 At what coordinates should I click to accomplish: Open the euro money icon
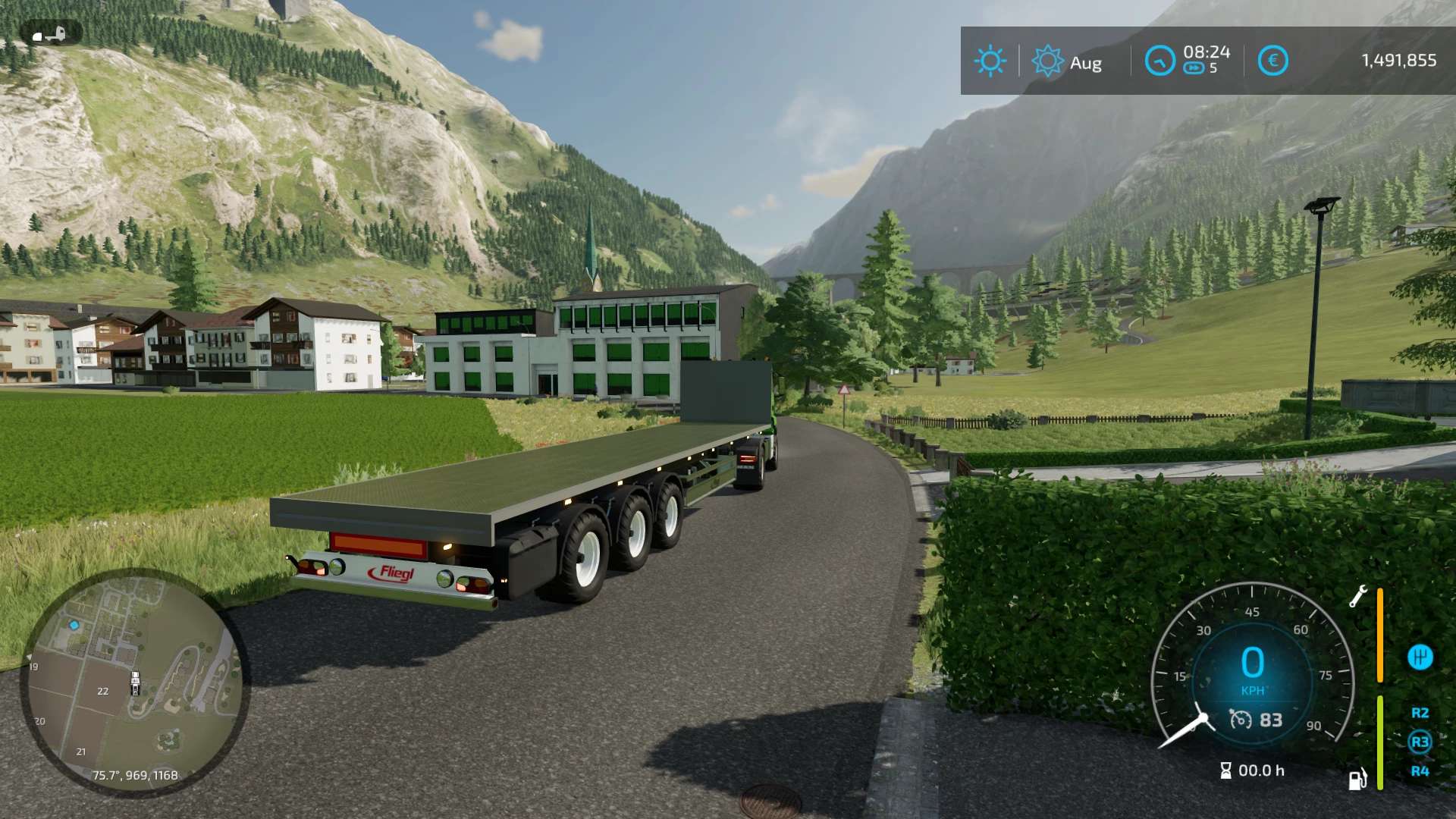[x=1272, y=61]
